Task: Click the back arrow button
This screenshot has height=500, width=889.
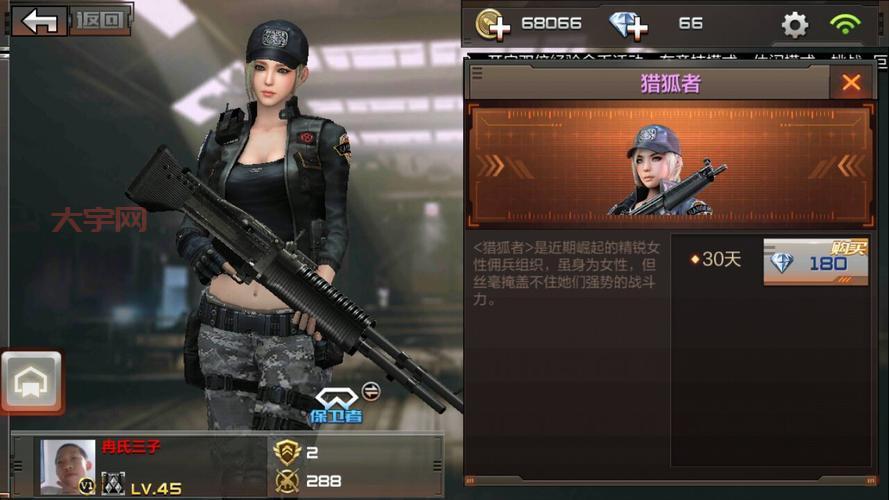Action: coord(40,21)
